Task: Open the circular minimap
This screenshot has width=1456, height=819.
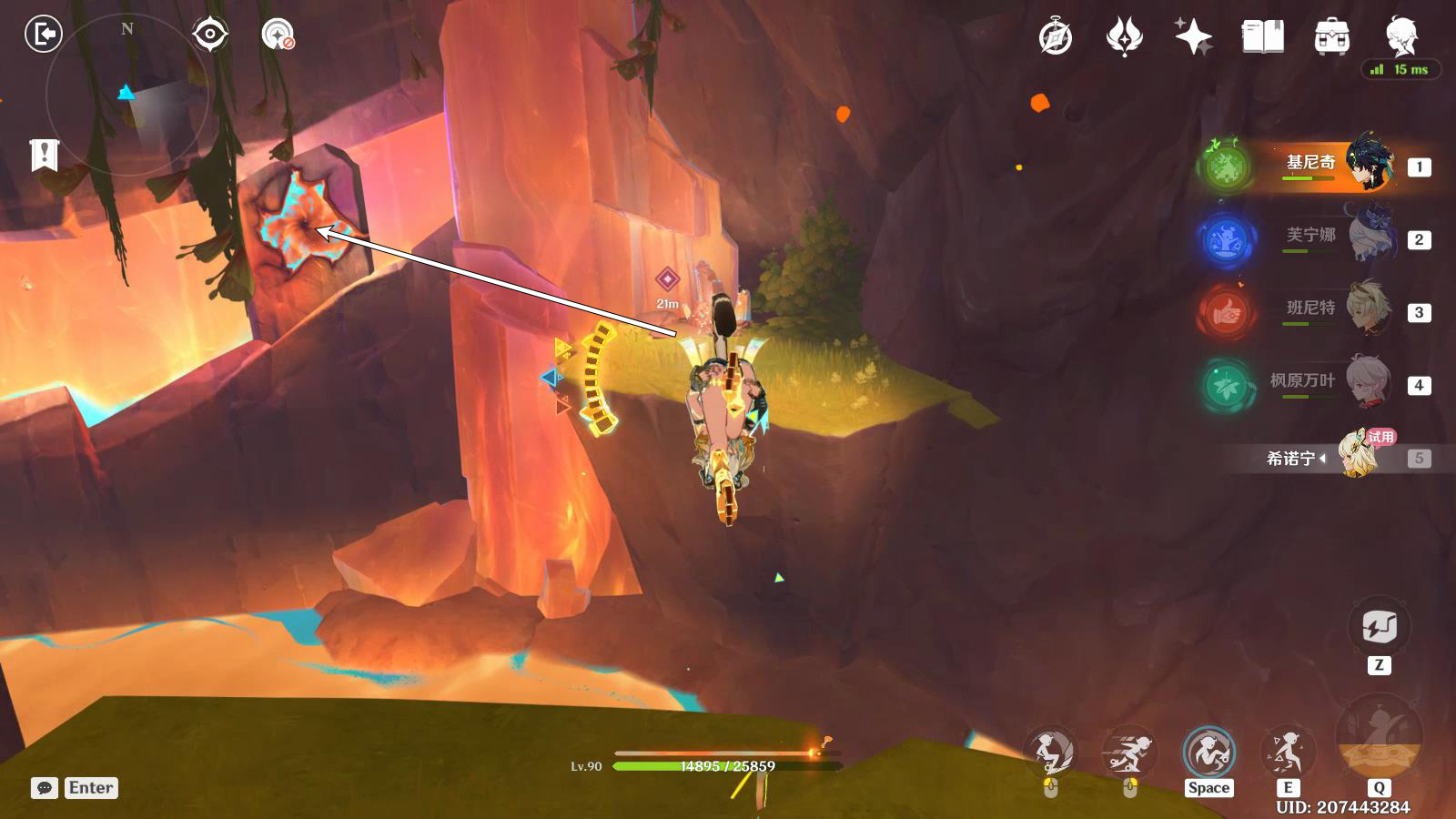Action: point(127,96)
